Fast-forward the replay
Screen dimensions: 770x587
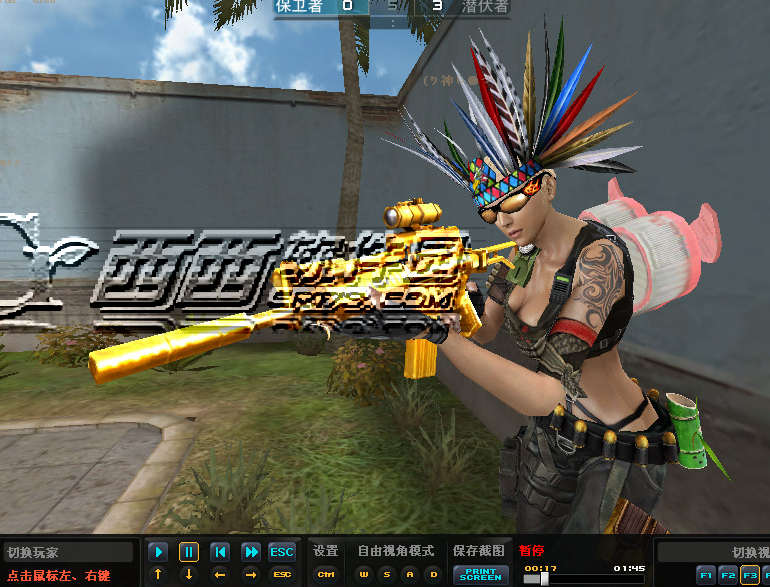point(251,552)
